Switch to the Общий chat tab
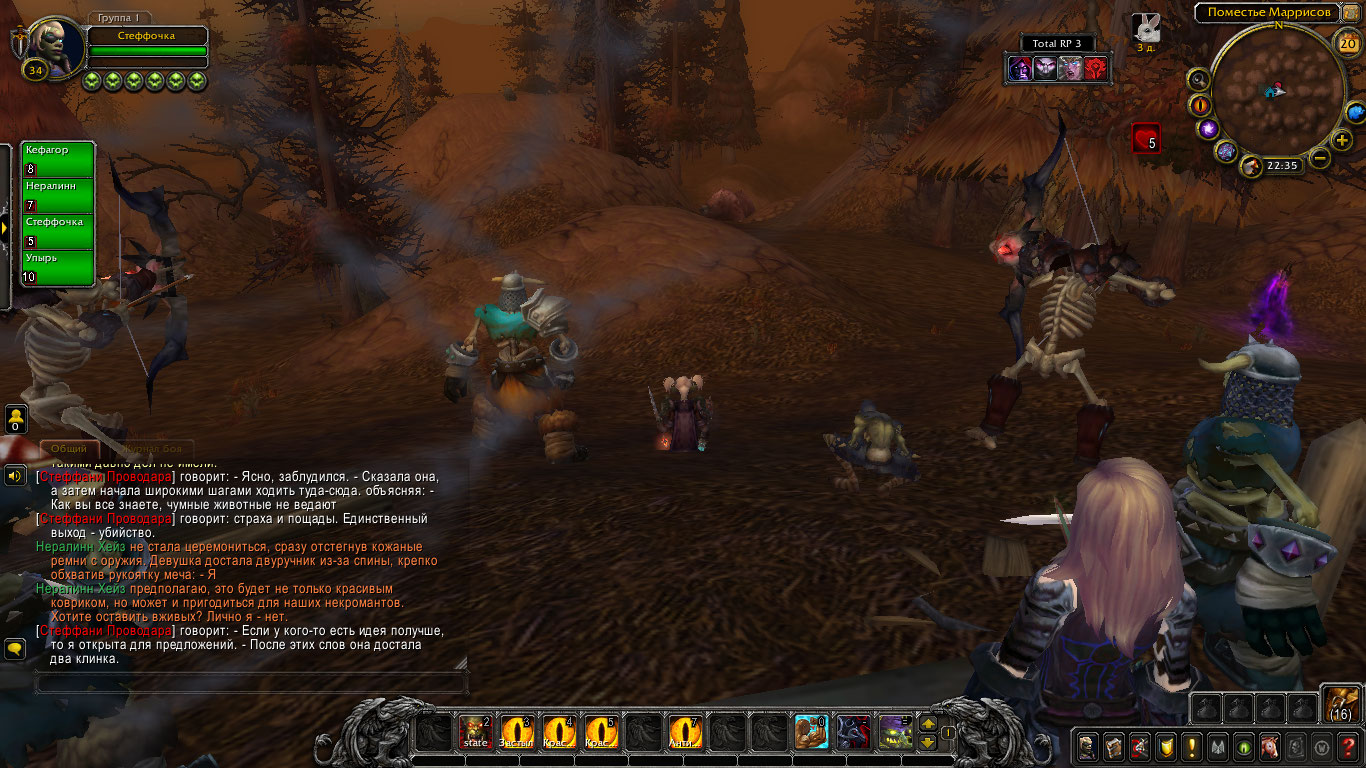1366x768 pixels. click(x=69, y=449)
